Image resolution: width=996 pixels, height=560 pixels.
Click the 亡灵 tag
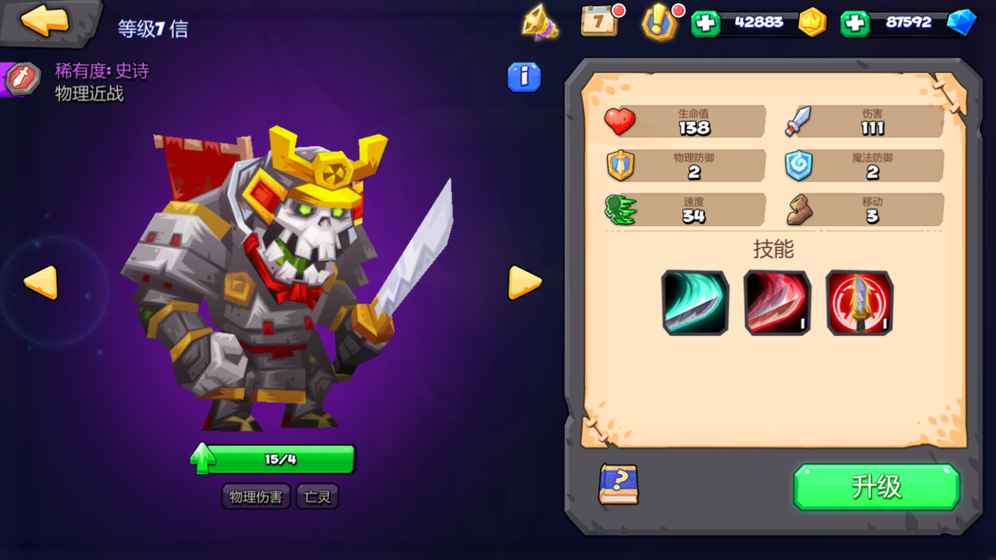[317, 497]
